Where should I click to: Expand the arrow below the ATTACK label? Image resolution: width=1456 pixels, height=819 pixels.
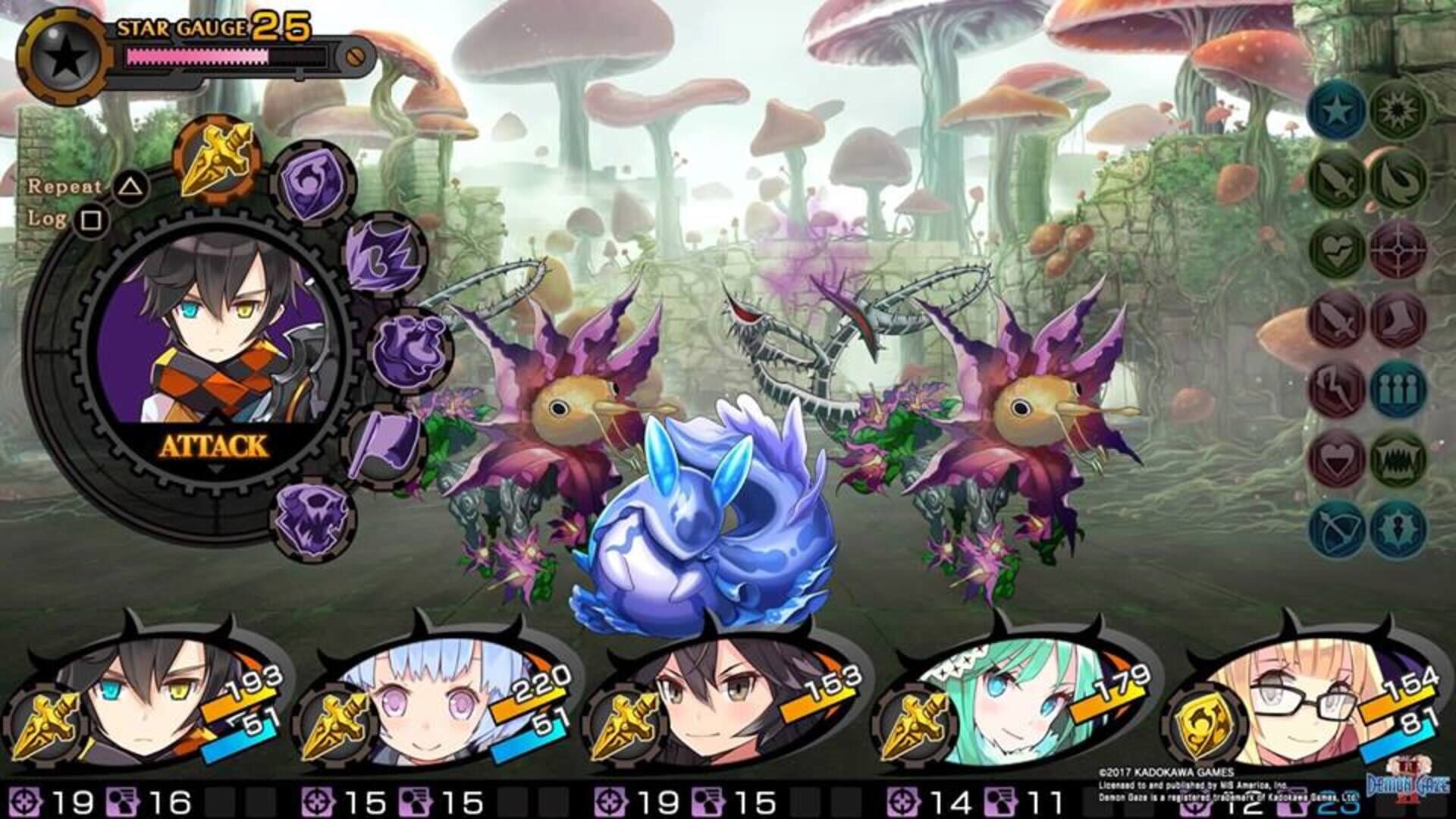point(216,468)
